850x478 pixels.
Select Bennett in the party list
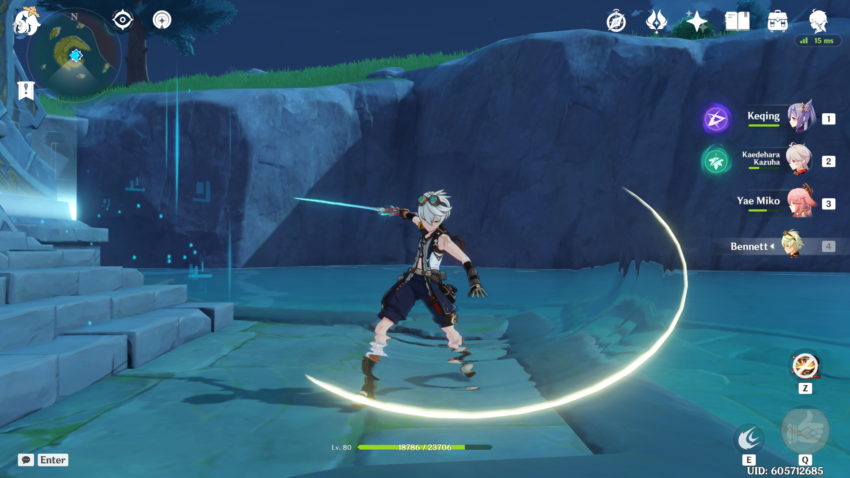pyautogui.click(x=790, y=245)
